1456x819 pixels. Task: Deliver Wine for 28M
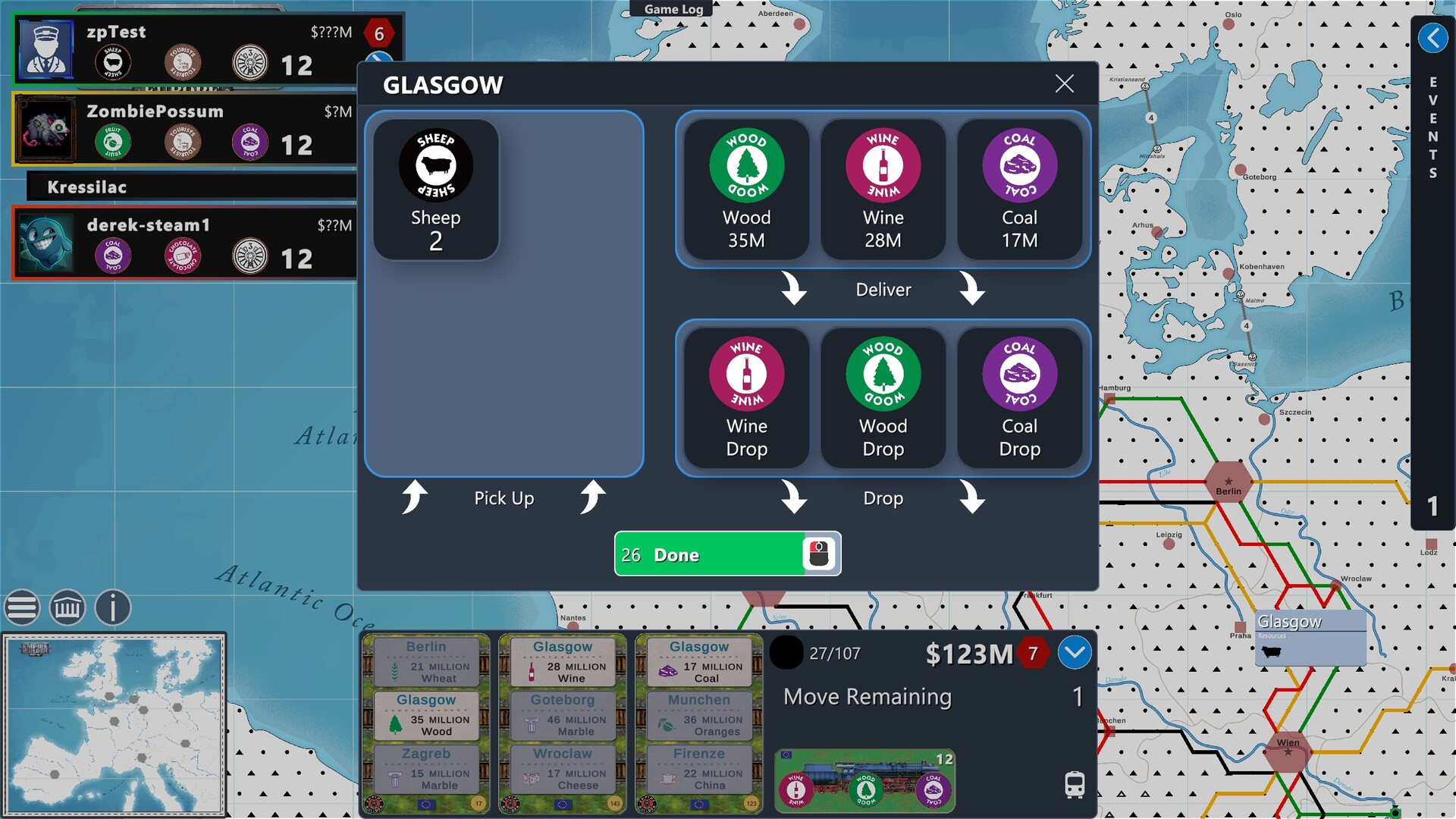point(883,190)
